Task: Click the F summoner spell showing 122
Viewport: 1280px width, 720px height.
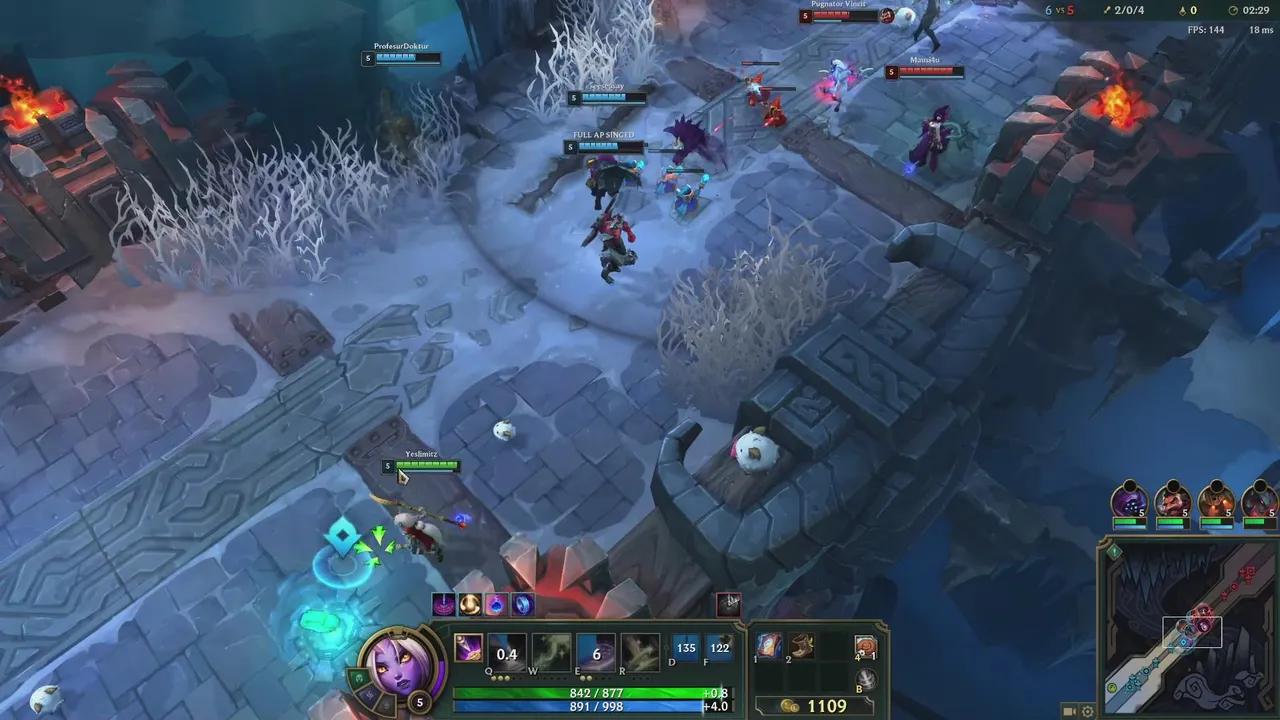Action: (718, 648)
